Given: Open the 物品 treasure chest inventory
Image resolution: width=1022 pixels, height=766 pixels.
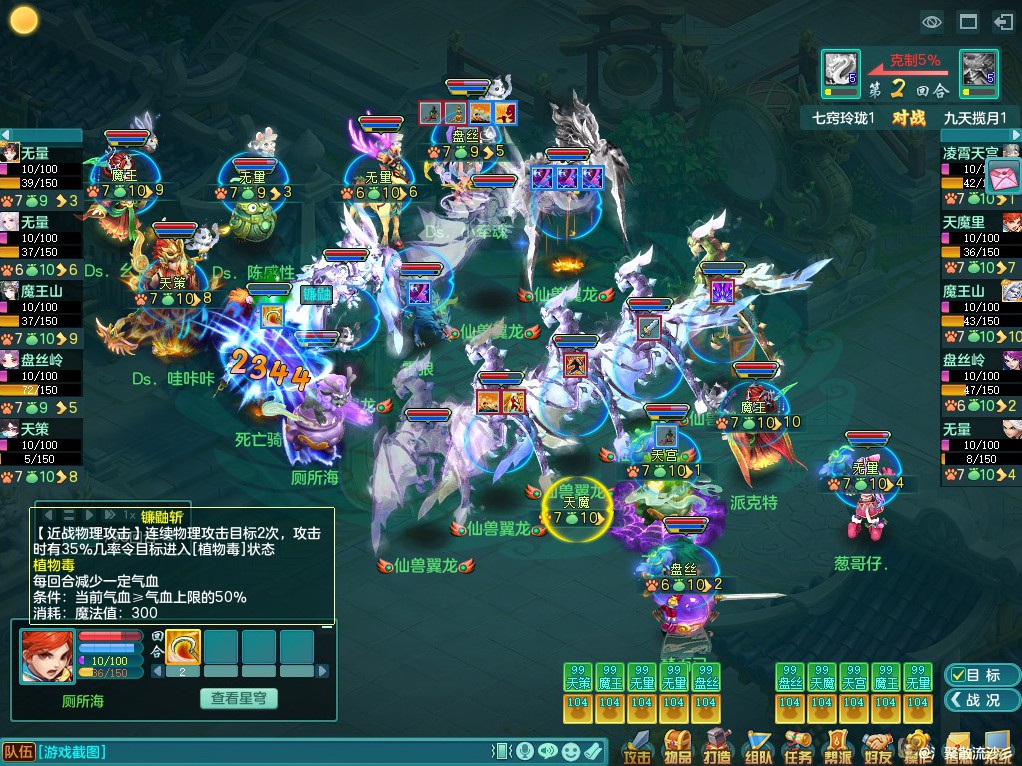Looking at the screenshot, I should 678,746.
